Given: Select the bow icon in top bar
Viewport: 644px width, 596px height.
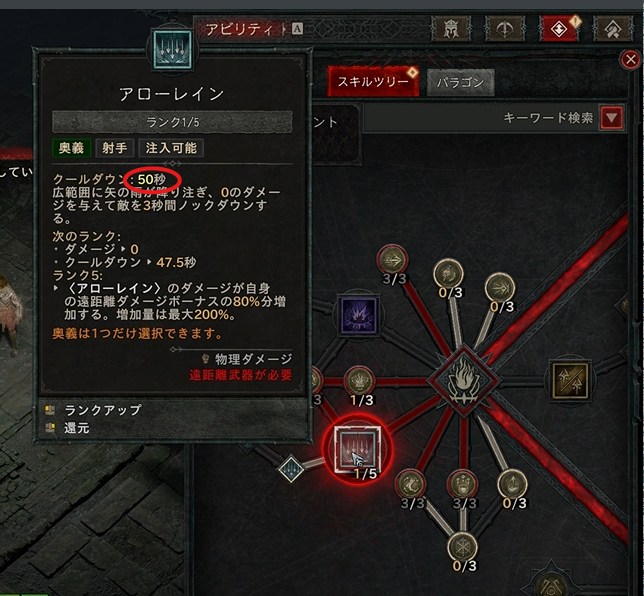Looking at the screenshot, I should [x=506, y=28].
